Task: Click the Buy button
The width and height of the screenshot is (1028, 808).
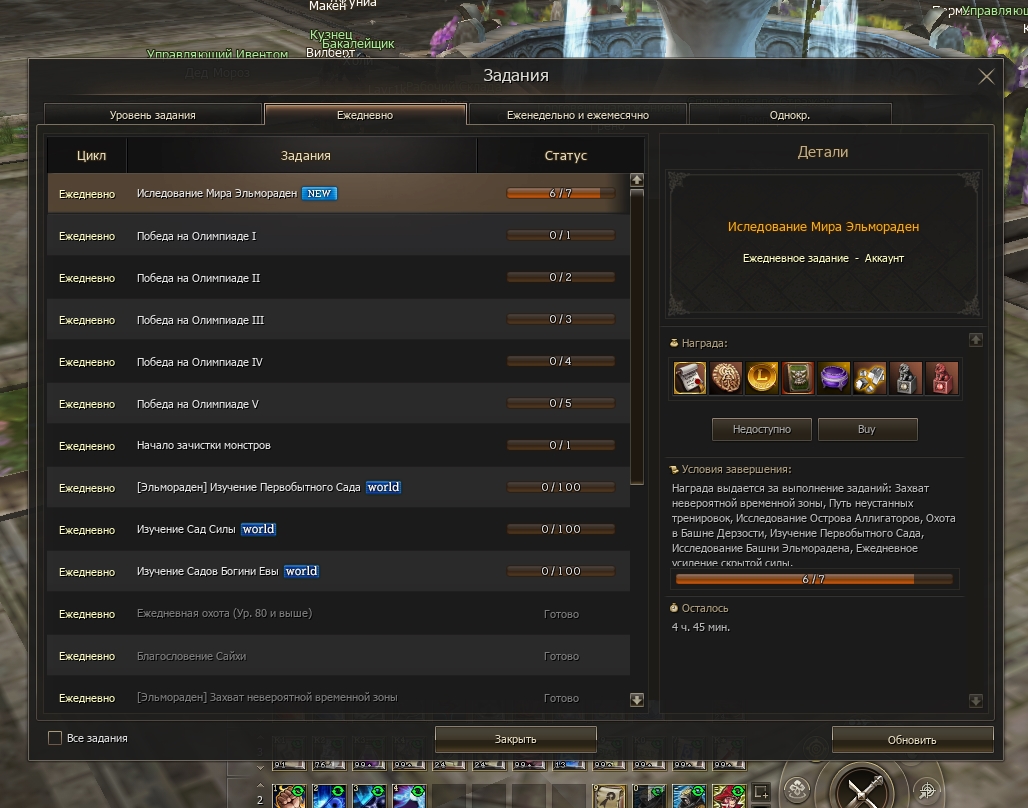Action: point(867,429)
